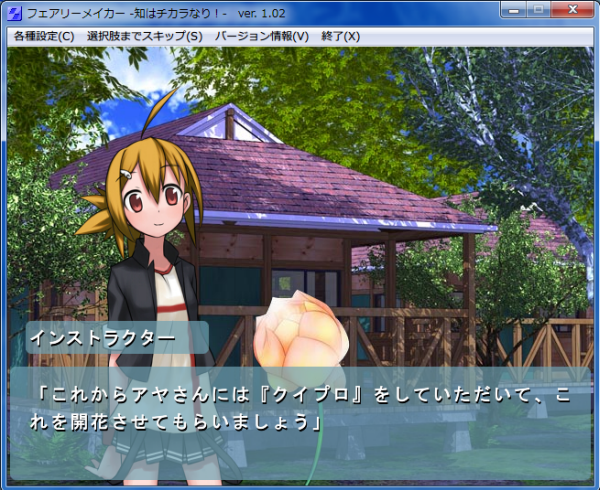Open the バージョン情報(V) menu

point(261,36)
